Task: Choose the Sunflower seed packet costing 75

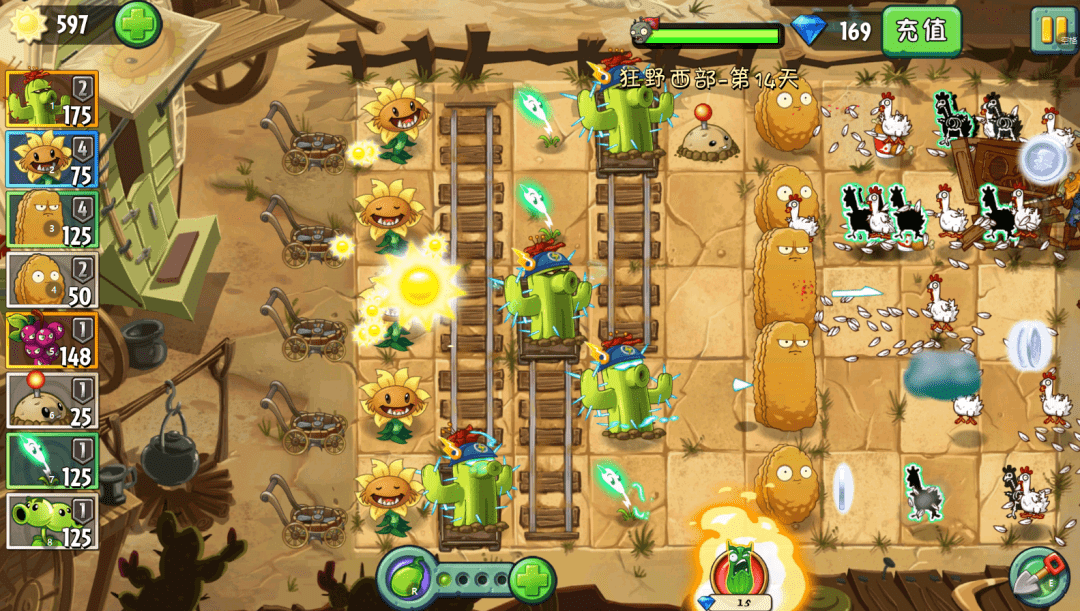Action: click(52, 159)
